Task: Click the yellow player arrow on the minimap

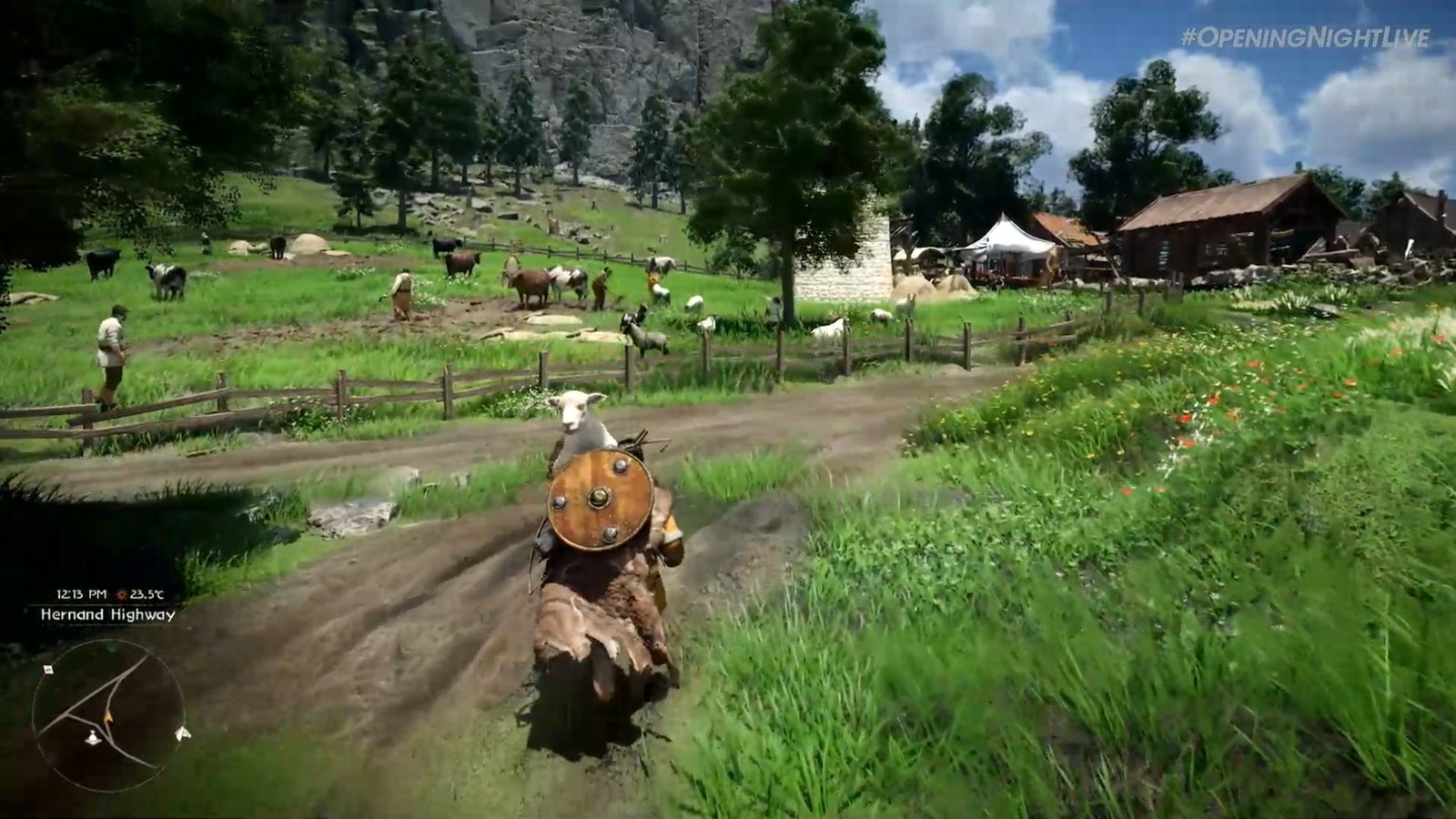Action: coord(108,717)
